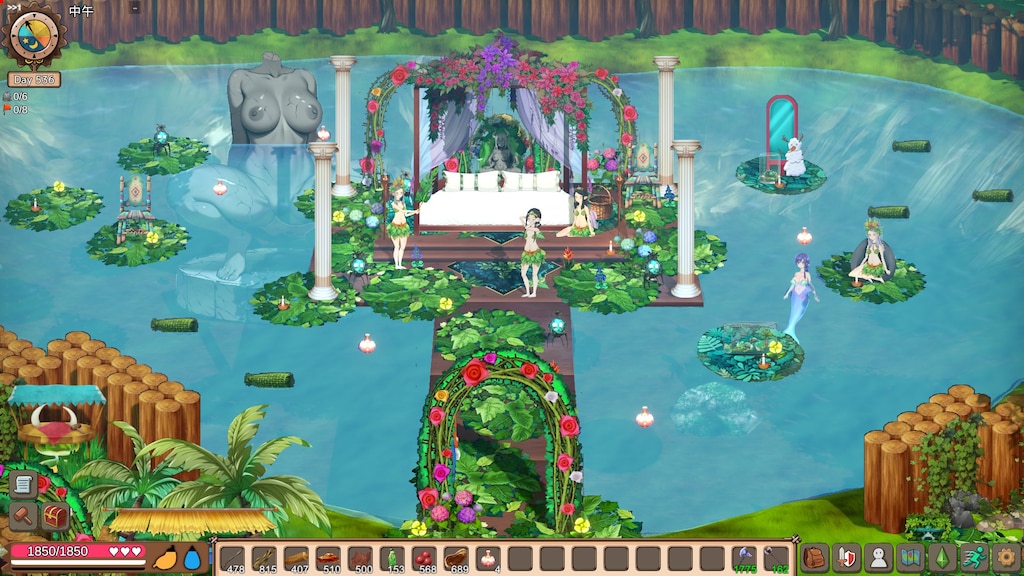Pick the blue axe tool slot
Viewport: 1024px width, 576px height.
[744, 559]
